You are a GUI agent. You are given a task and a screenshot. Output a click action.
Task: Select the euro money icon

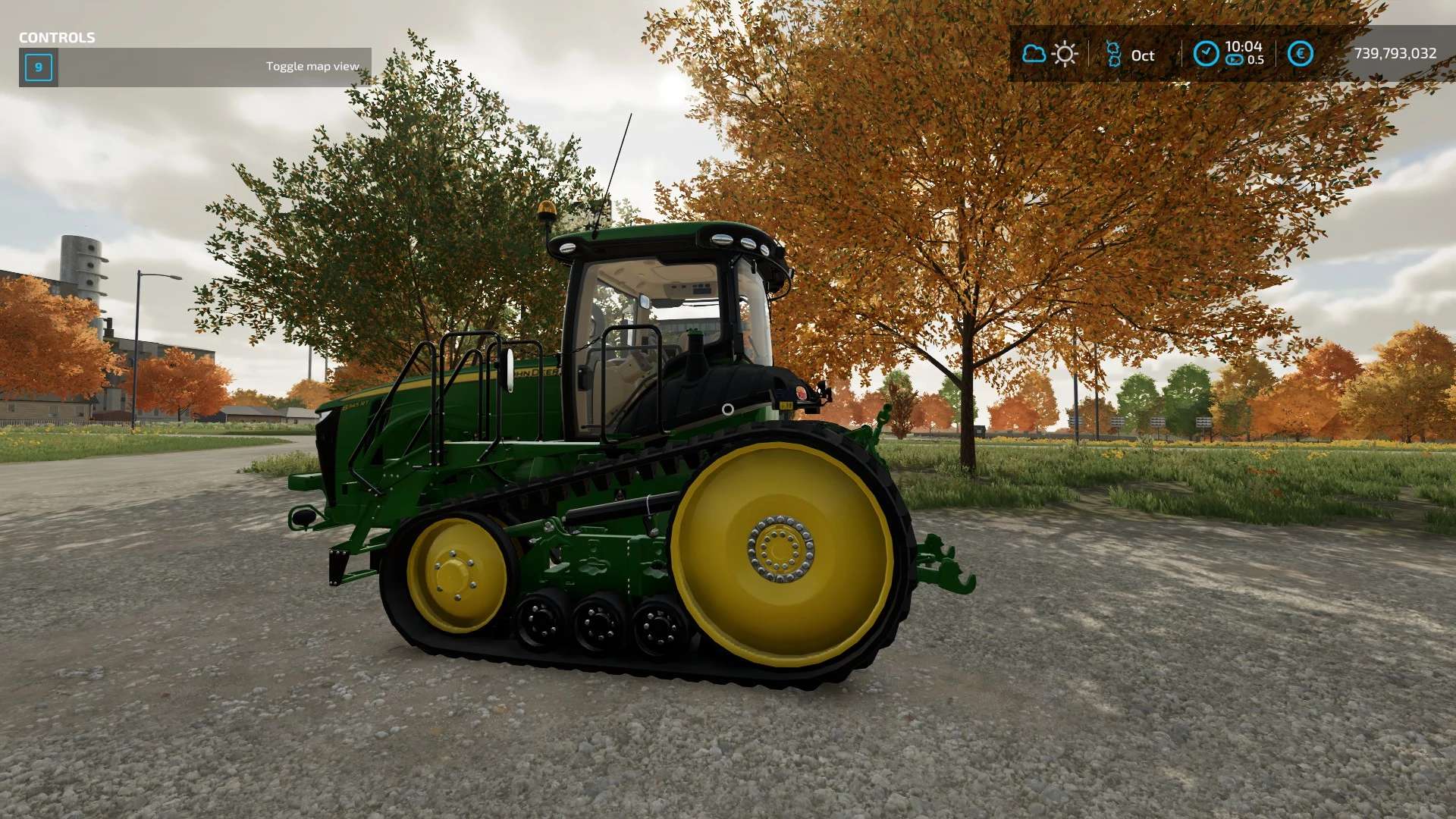(1301, 54)
